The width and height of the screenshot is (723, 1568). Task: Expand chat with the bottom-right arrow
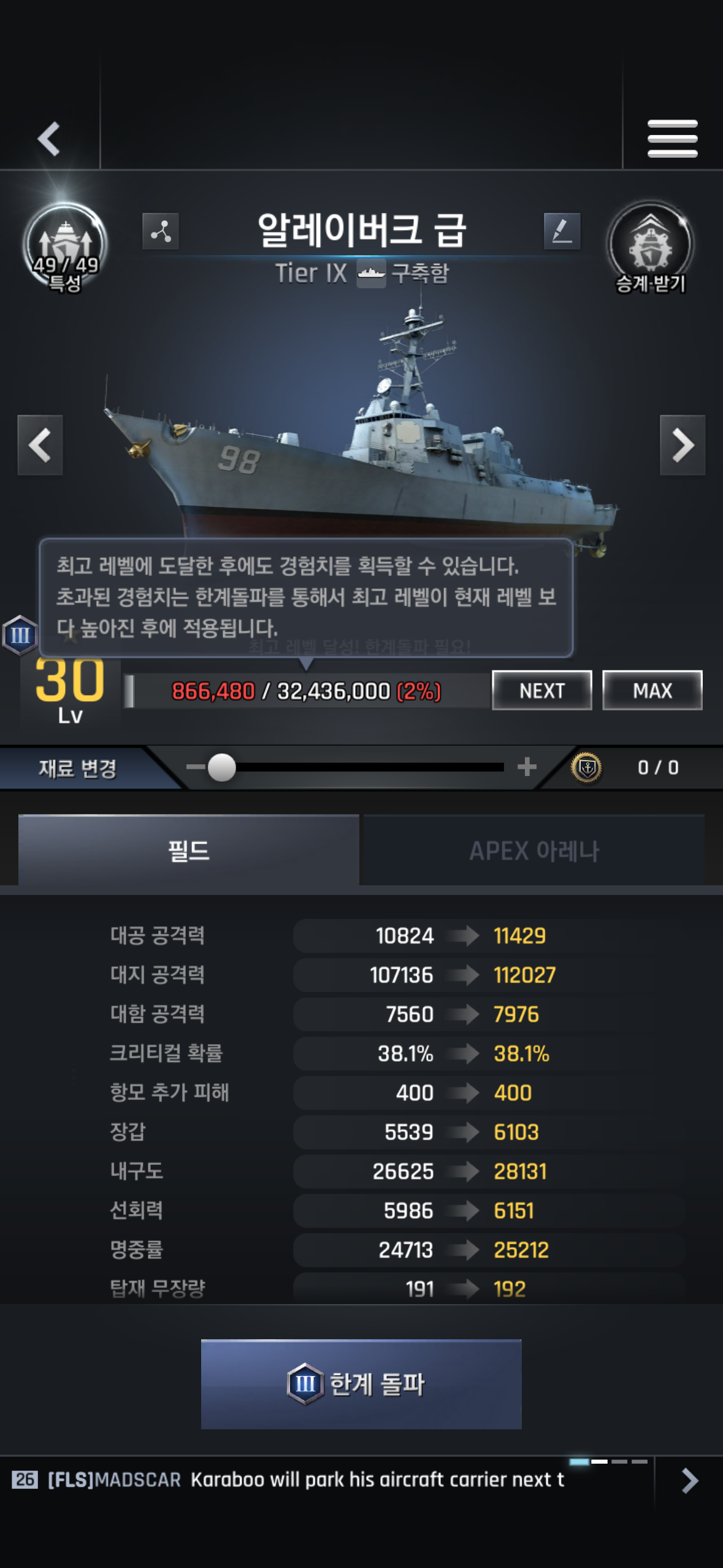(689, 1480)
